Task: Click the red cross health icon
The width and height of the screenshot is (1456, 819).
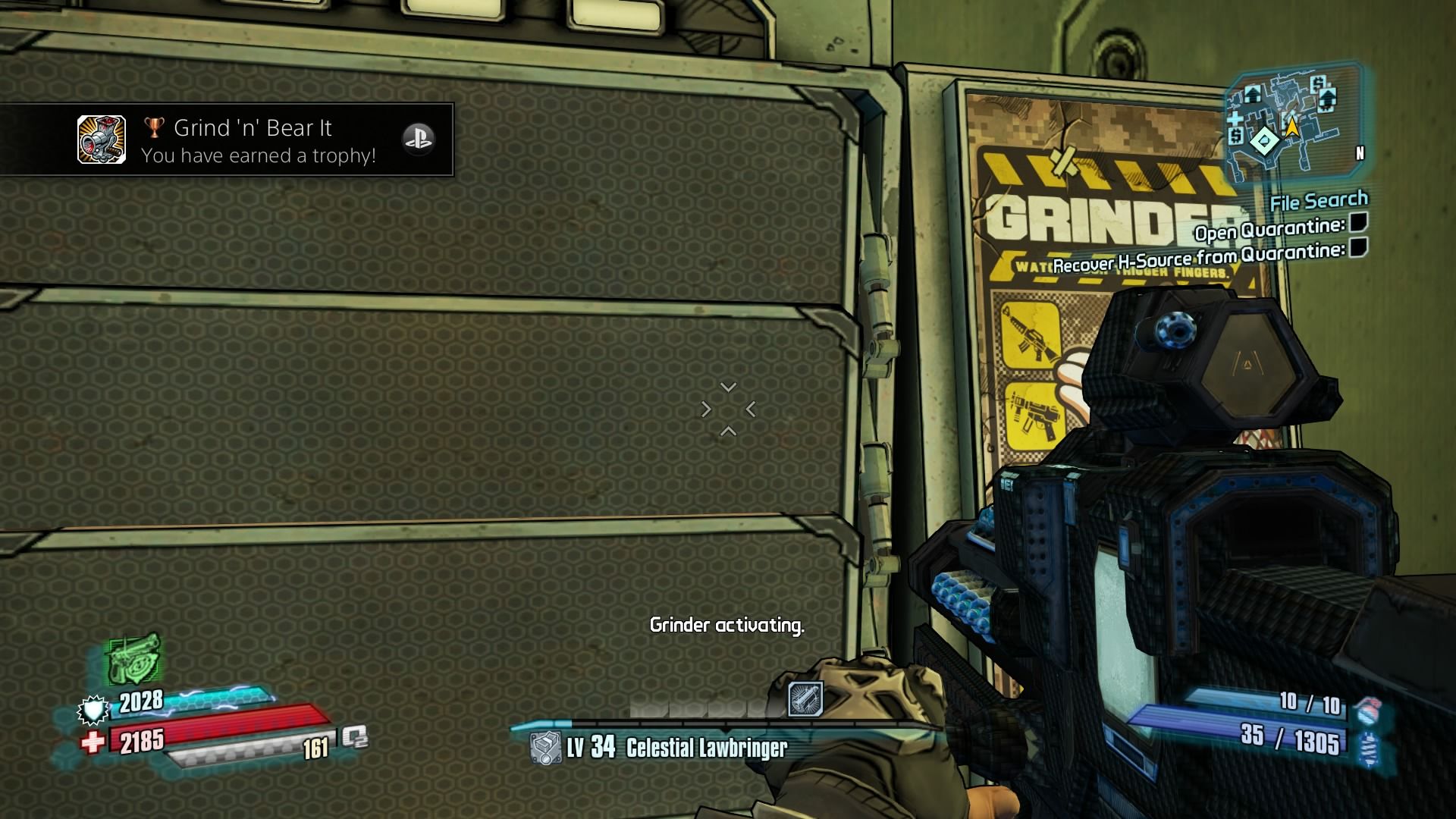Action: [93, 742]
